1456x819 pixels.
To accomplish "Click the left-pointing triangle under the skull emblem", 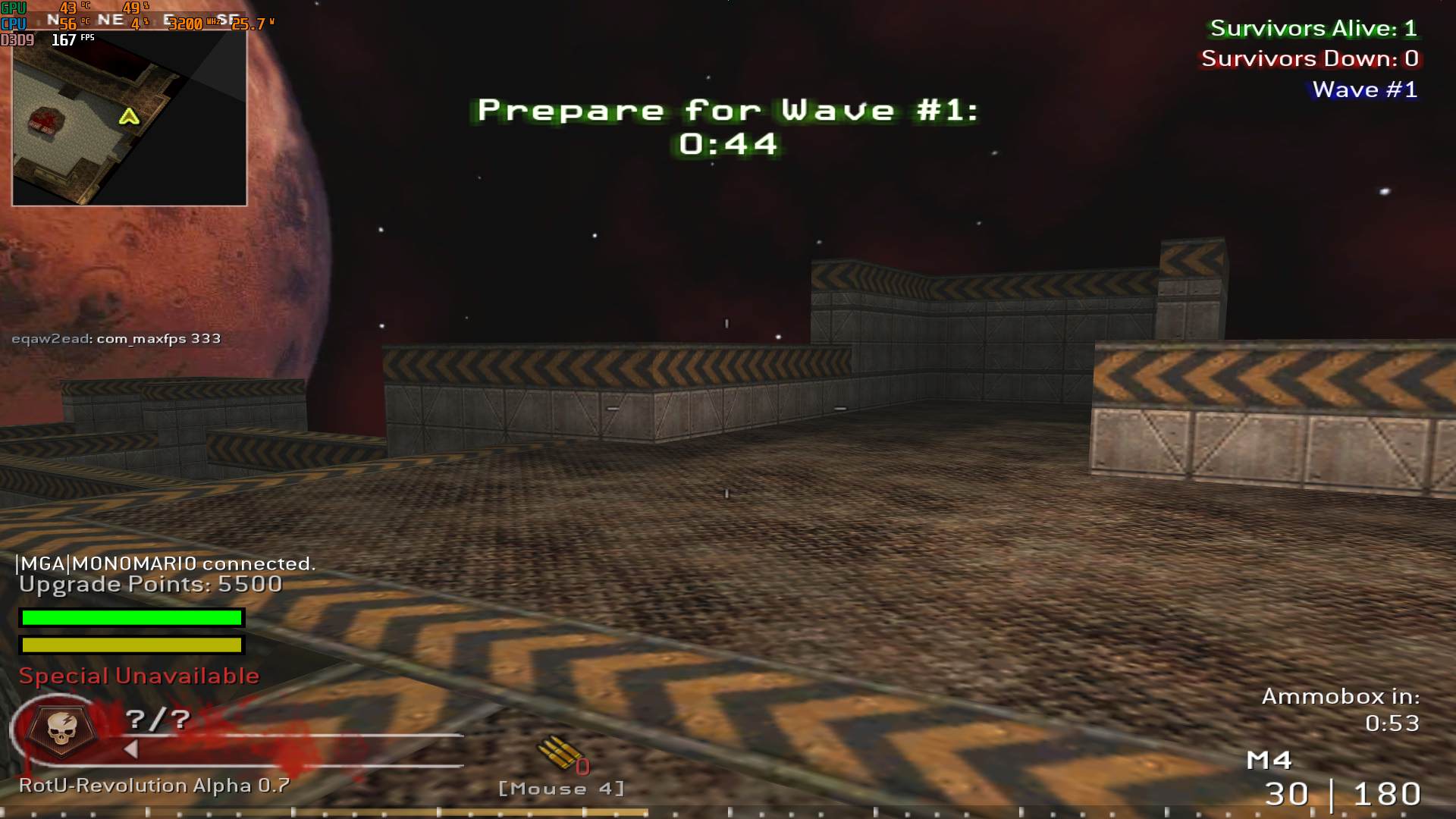I will [x=131, y=751].
